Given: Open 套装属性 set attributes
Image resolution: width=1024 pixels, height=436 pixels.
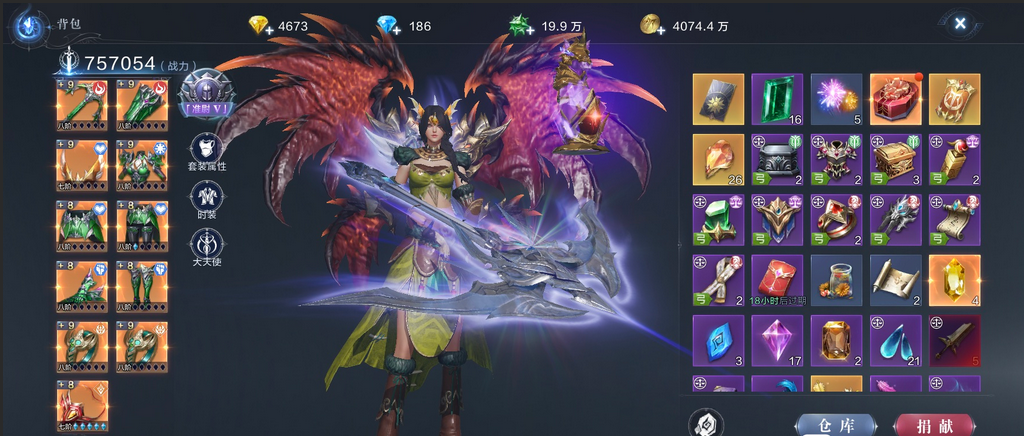Looking at the screenshot, I should [x=206, y=150].
